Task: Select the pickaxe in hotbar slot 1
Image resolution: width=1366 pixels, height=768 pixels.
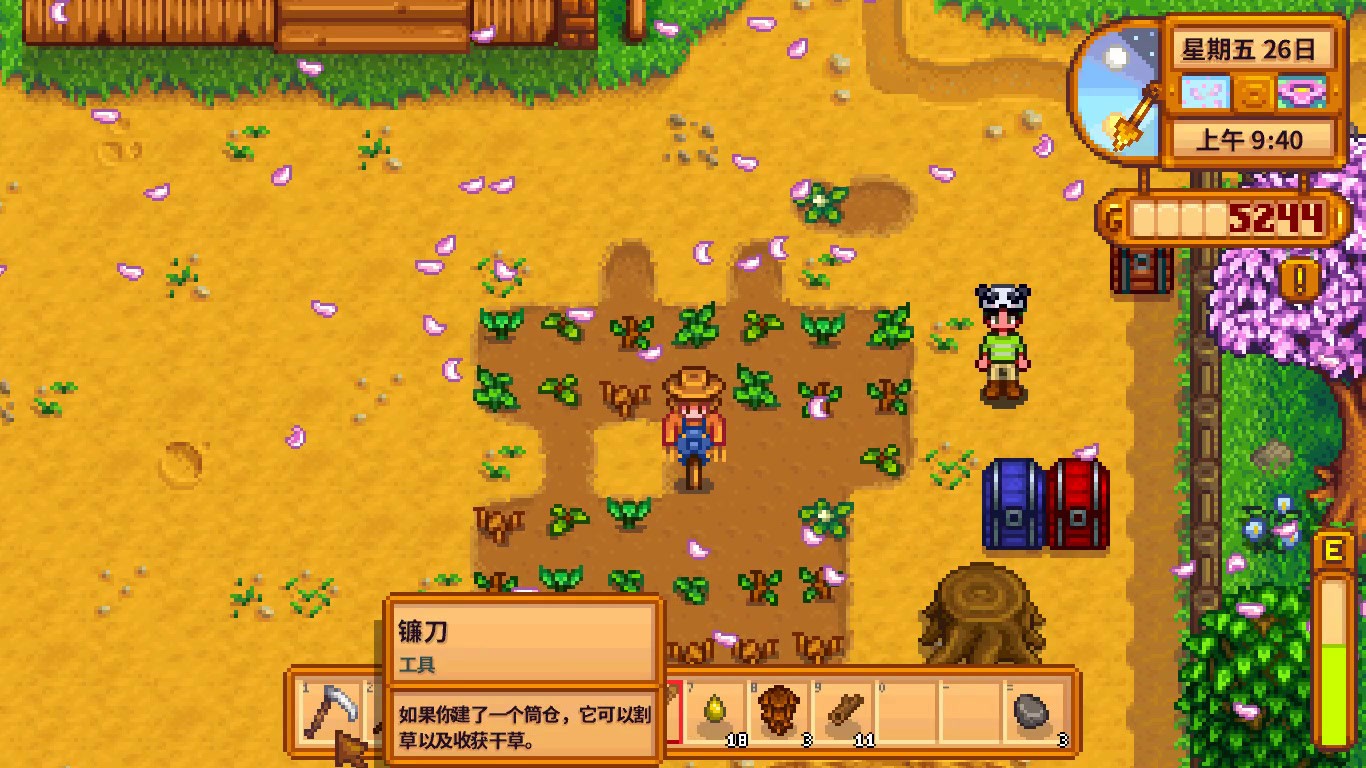Action: point(332,712)
